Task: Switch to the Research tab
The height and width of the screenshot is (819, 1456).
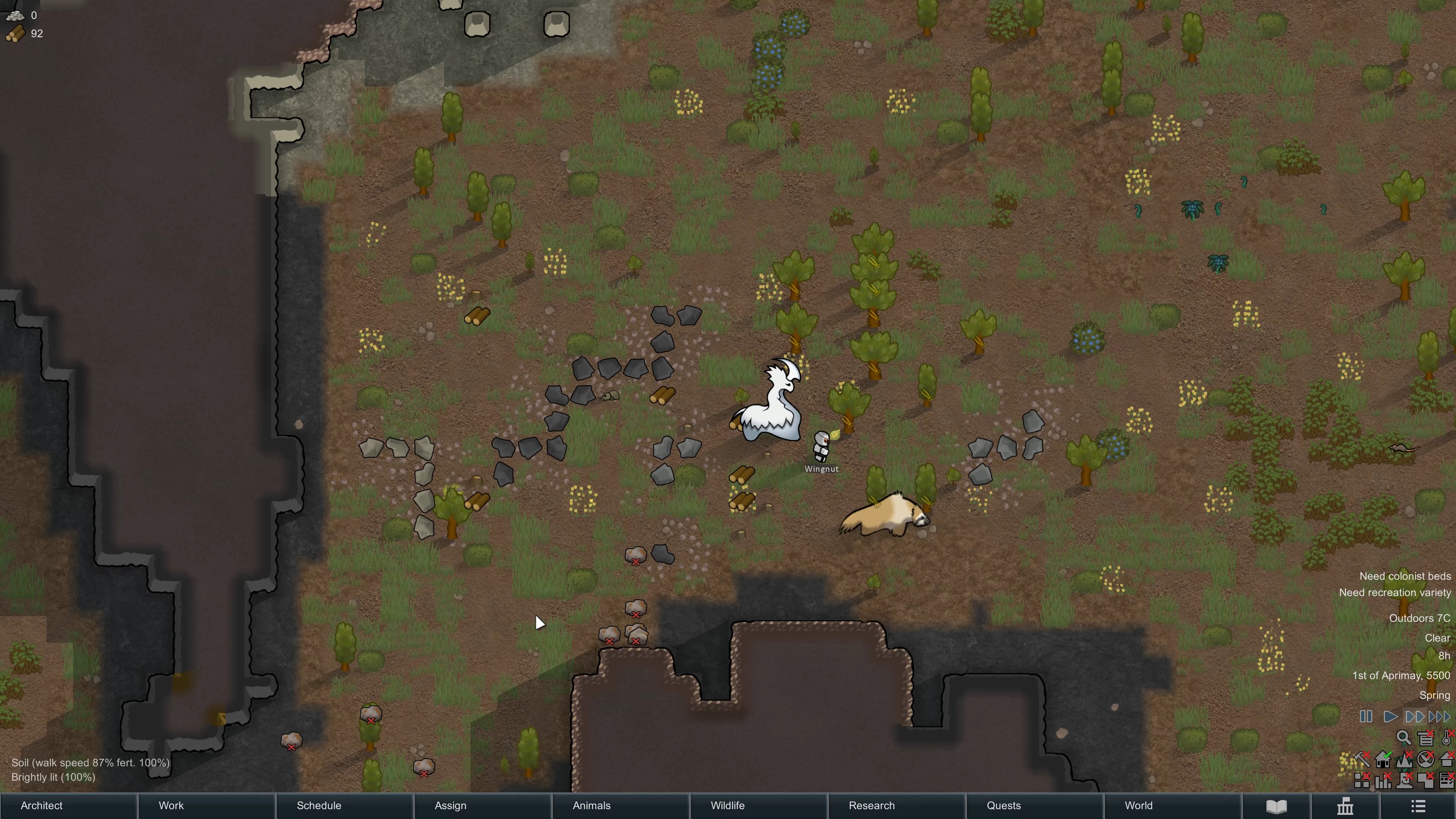Action: pos(871,805)
